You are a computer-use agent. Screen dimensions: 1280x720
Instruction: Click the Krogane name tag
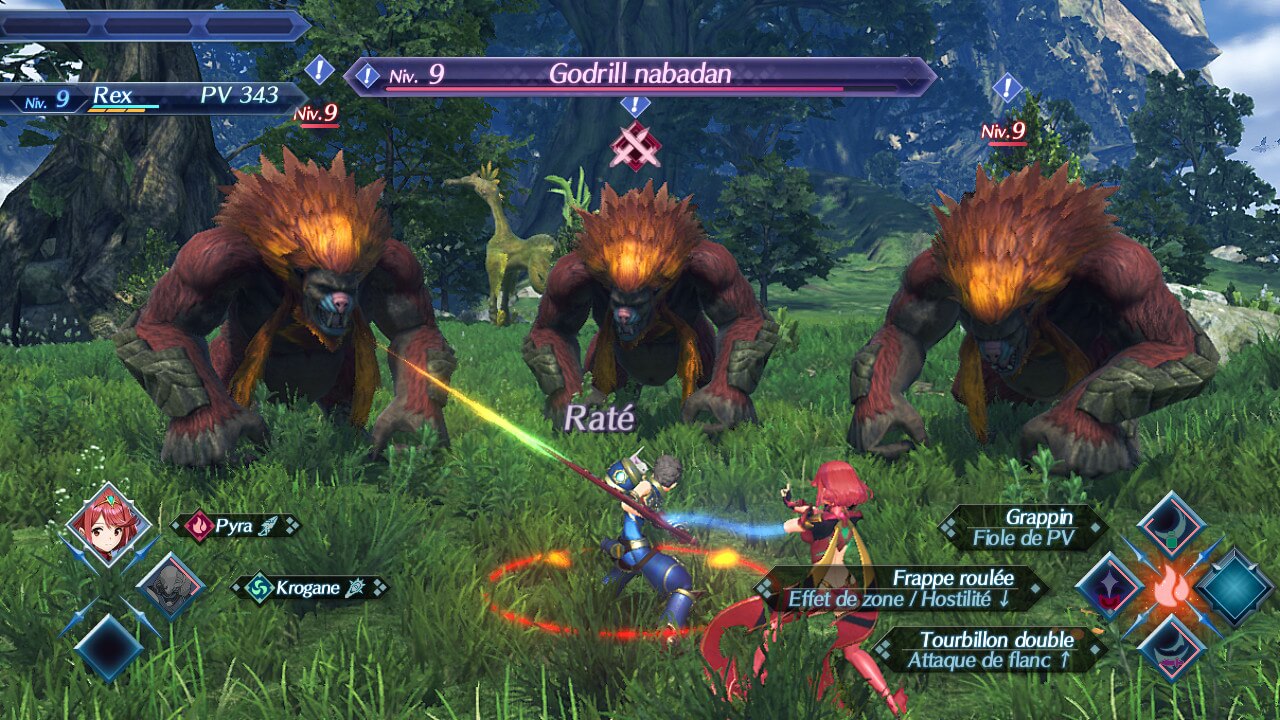pos(310,588)
